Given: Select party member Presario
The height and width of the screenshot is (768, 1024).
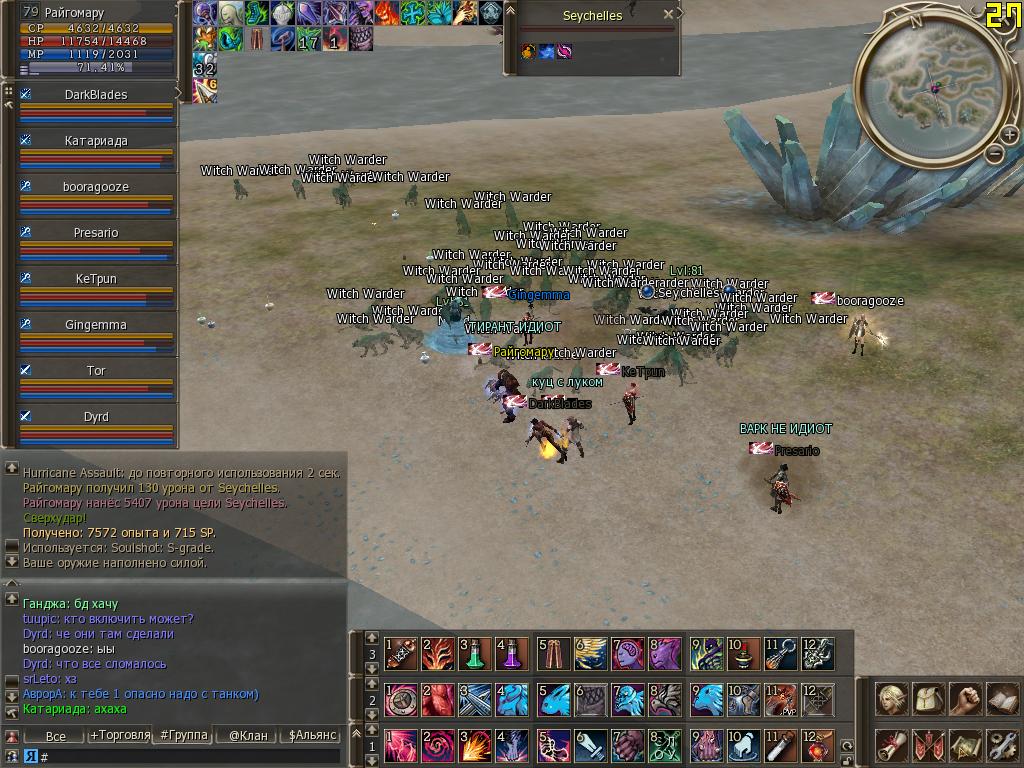Looking at the screenshot, I should pos(96,233).
